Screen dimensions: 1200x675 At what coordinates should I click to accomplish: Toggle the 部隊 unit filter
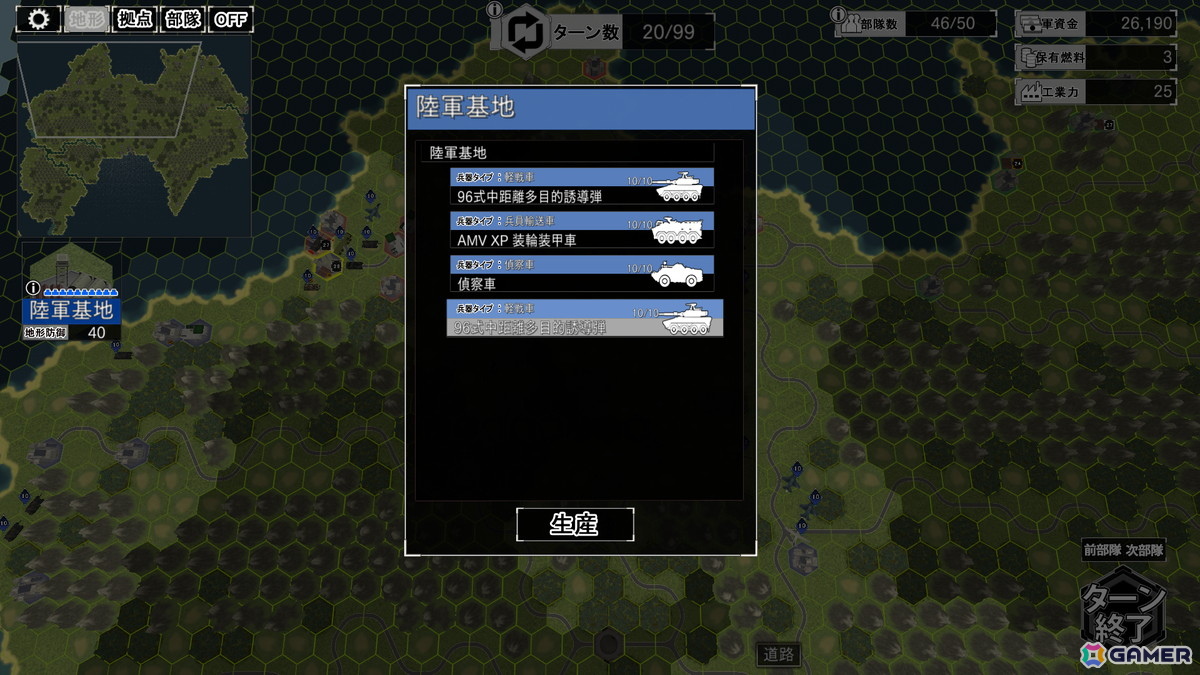click(x=183, y=19)
